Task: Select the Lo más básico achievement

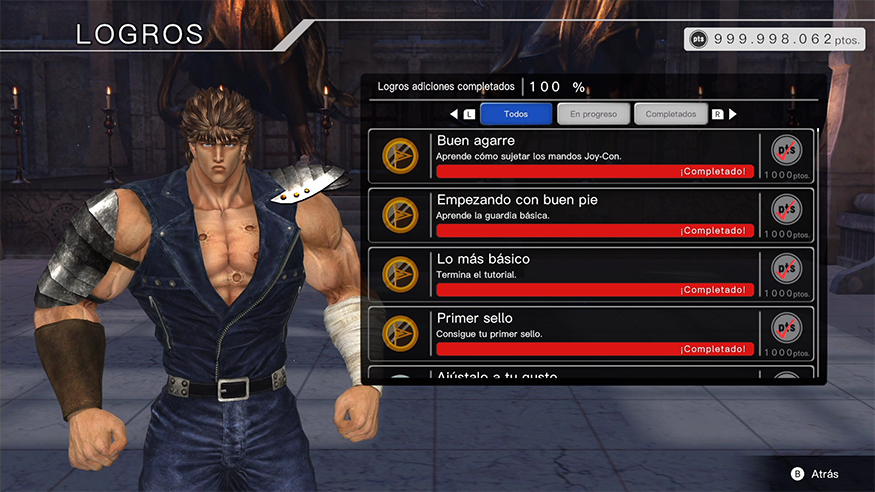Action: pyautogui.click(x=592, y=273)
